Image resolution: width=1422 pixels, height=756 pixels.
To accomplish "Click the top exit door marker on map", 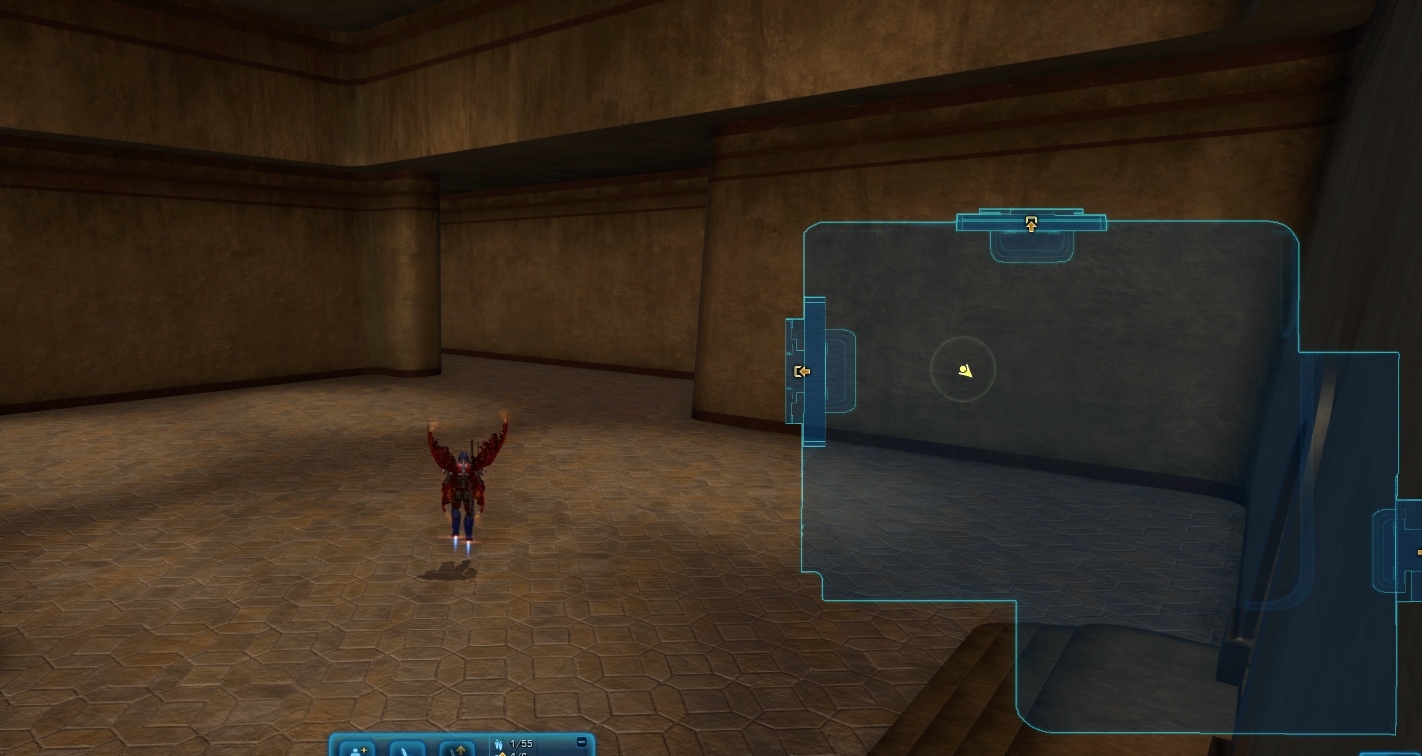I will coord(1031,224).
